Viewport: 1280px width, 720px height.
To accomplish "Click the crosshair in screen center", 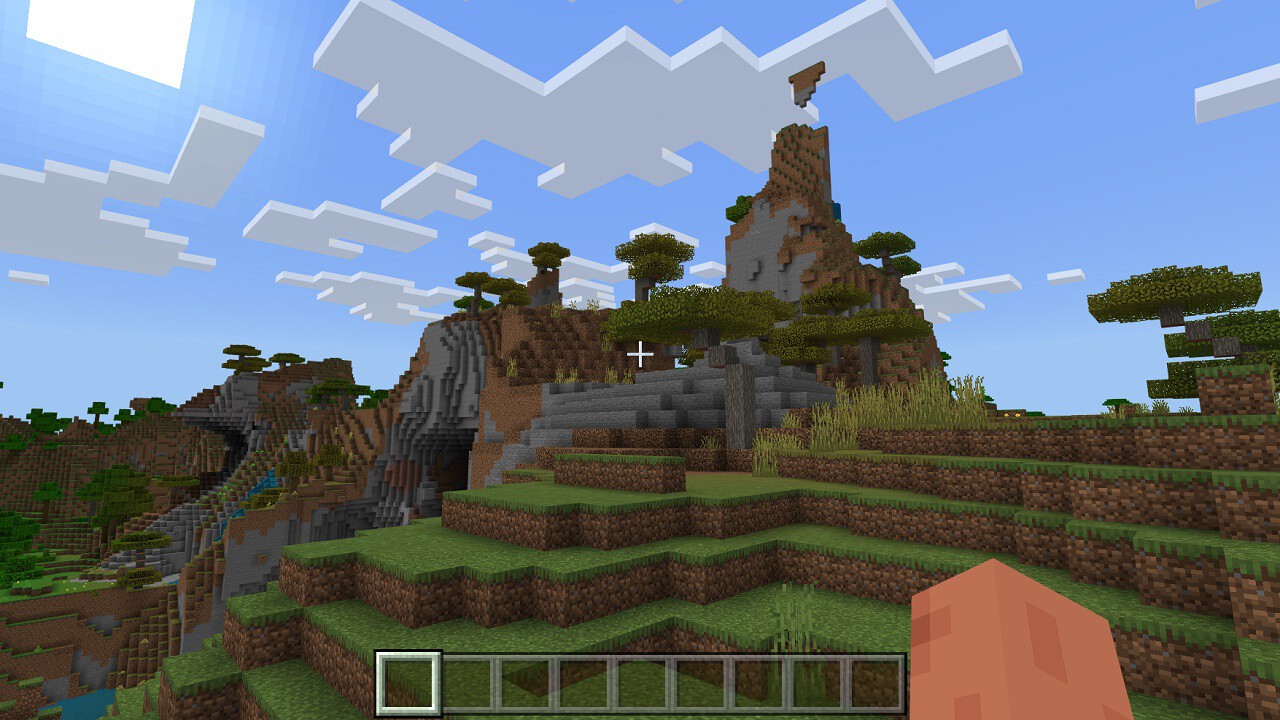I will tap(640, 353).
